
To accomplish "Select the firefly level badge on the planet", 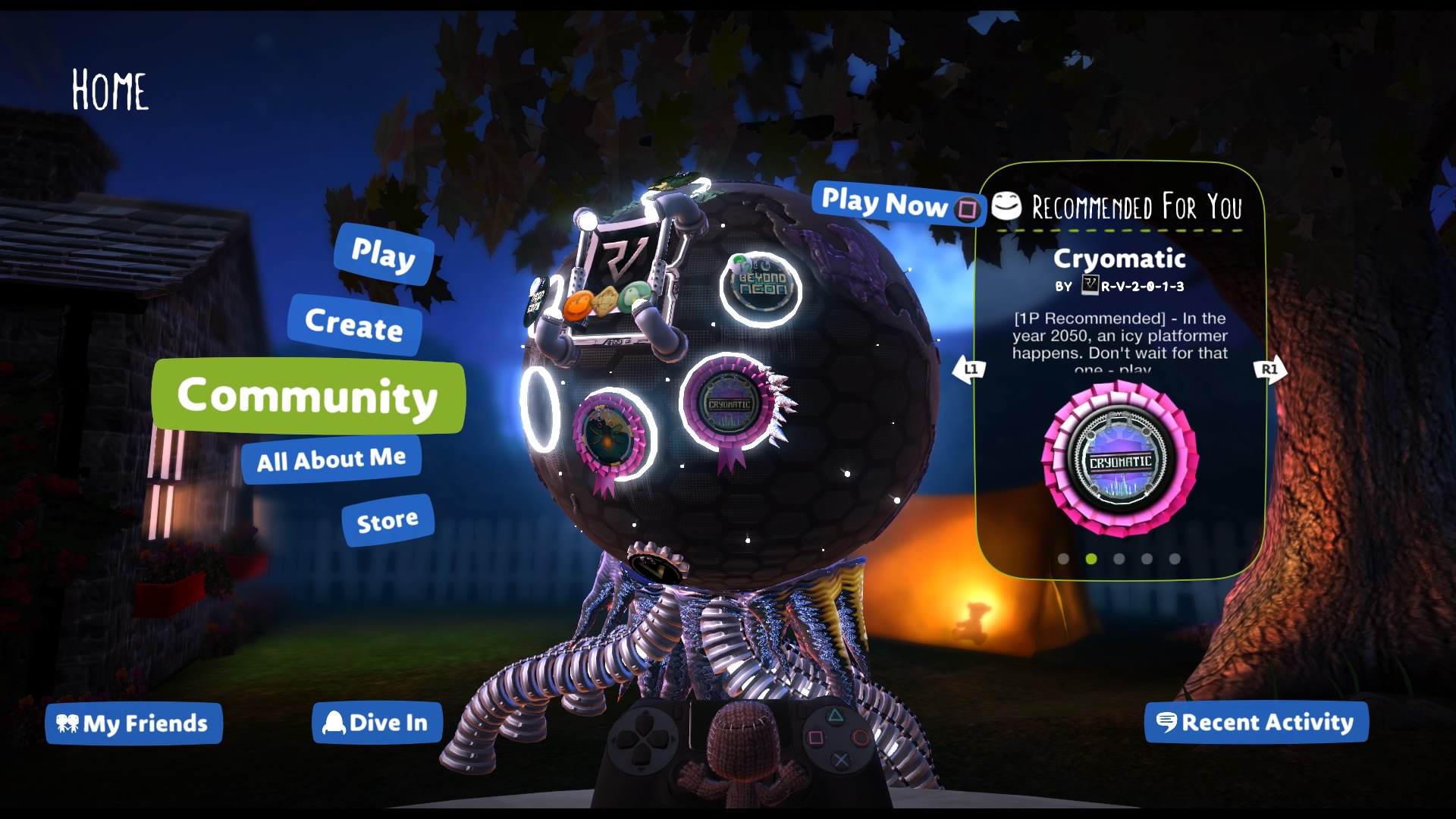I will [607, 433].
